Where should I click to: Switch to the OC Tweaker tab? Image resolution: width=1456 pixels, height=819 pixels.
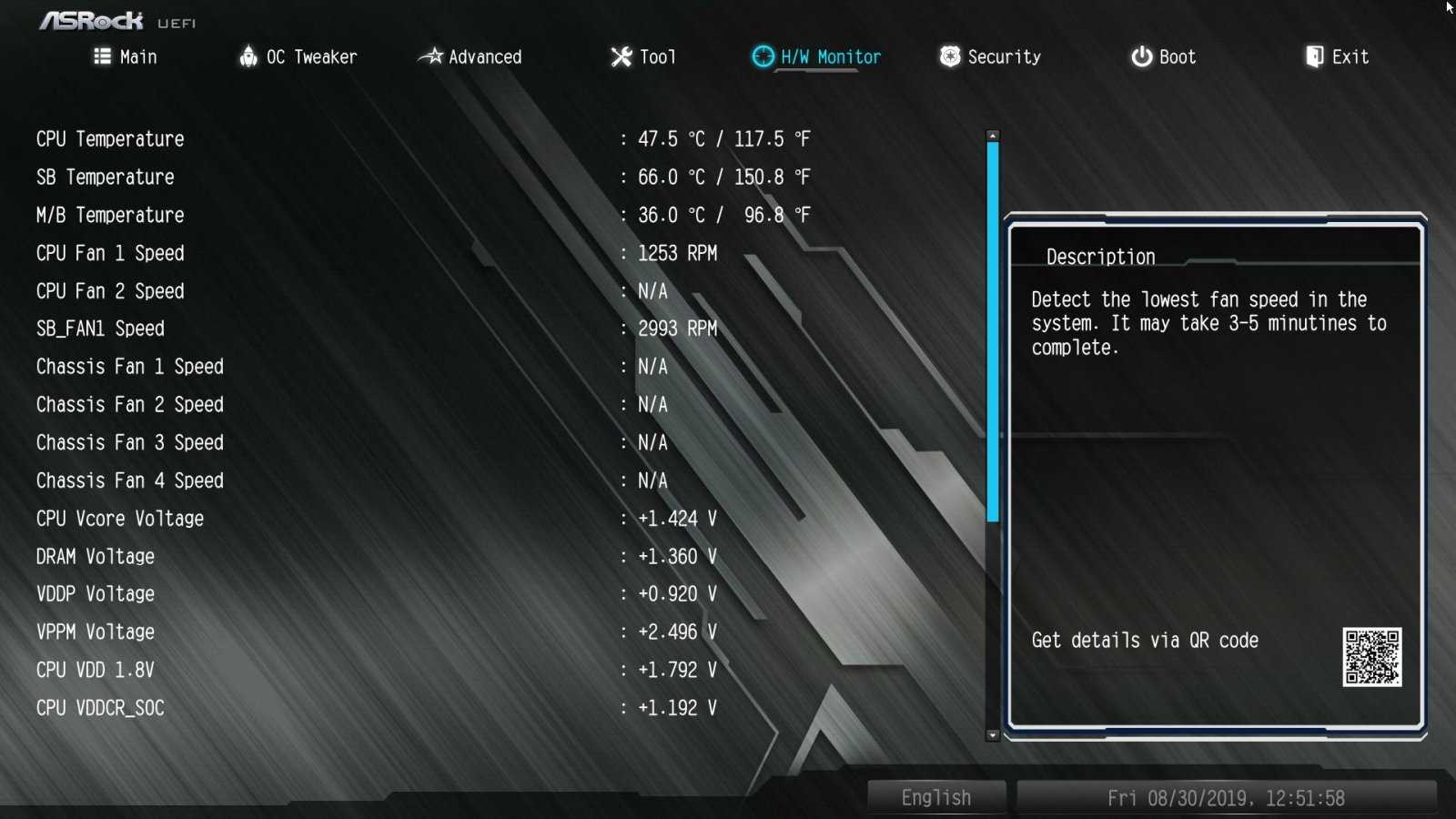298,57
